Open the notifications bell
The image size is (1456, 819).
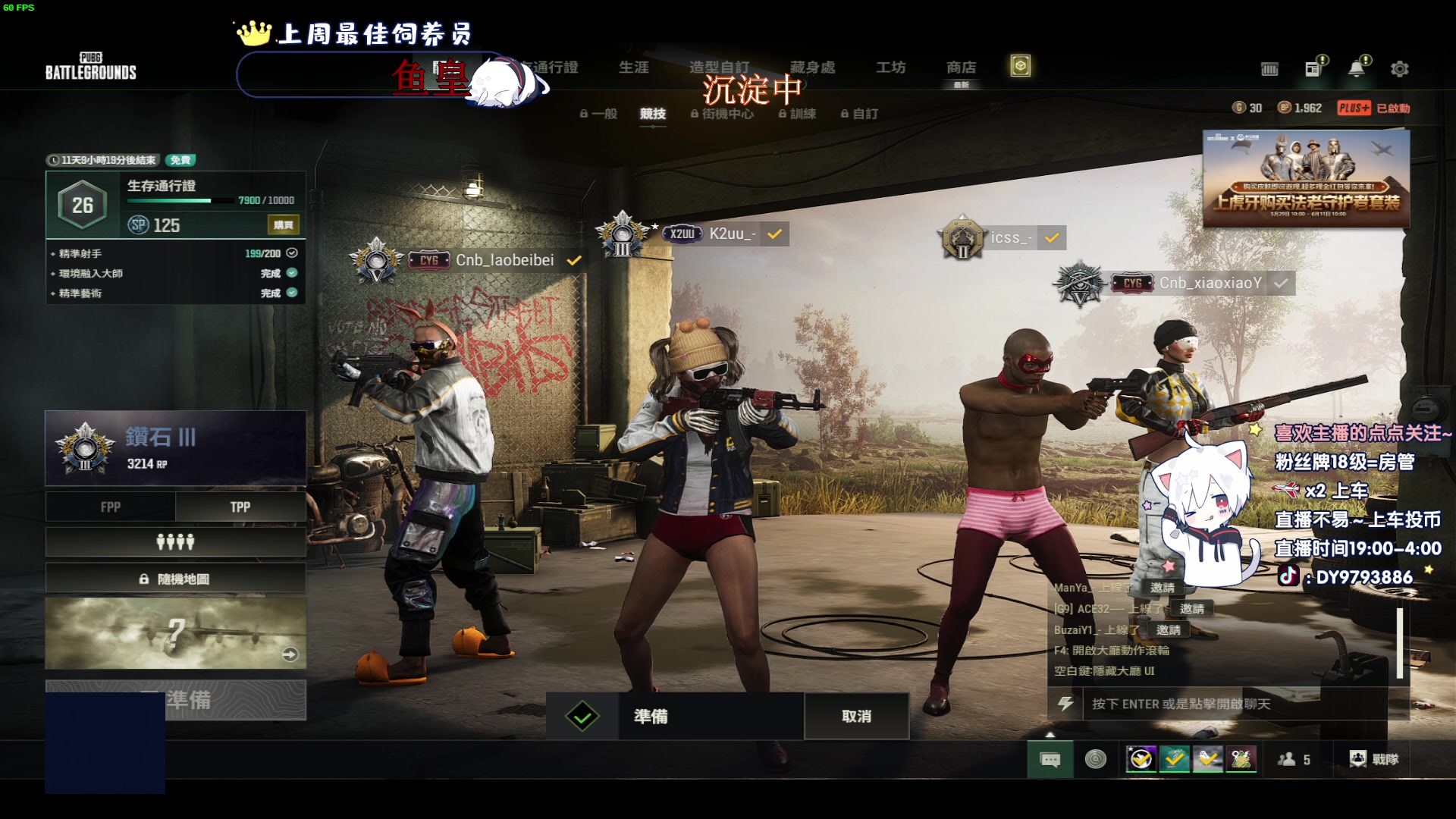click(1356, 68)
